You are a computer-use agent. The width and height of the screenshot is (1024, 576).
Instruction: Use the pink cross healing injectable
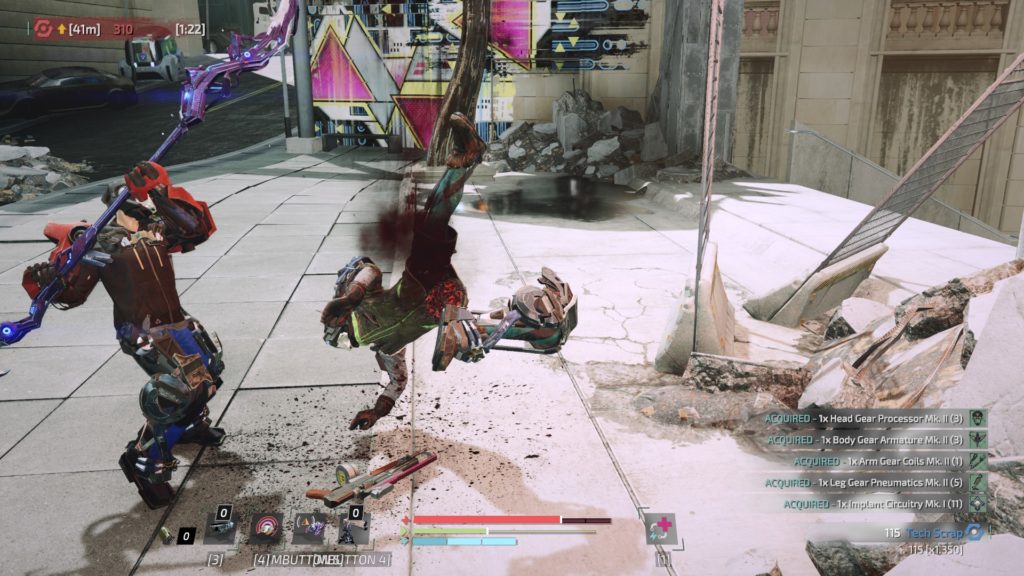coord(660,528)
